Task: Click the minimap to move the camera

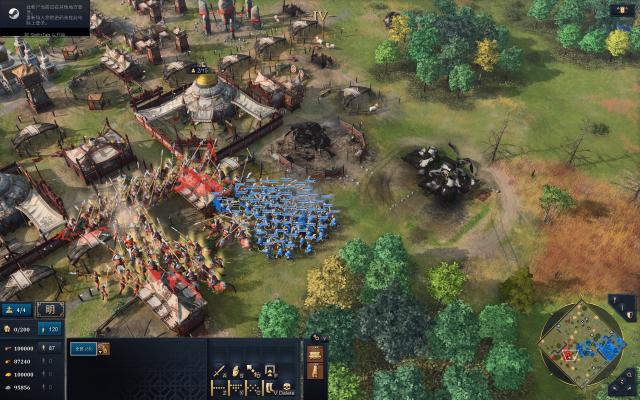Action: tap(581, 346)
